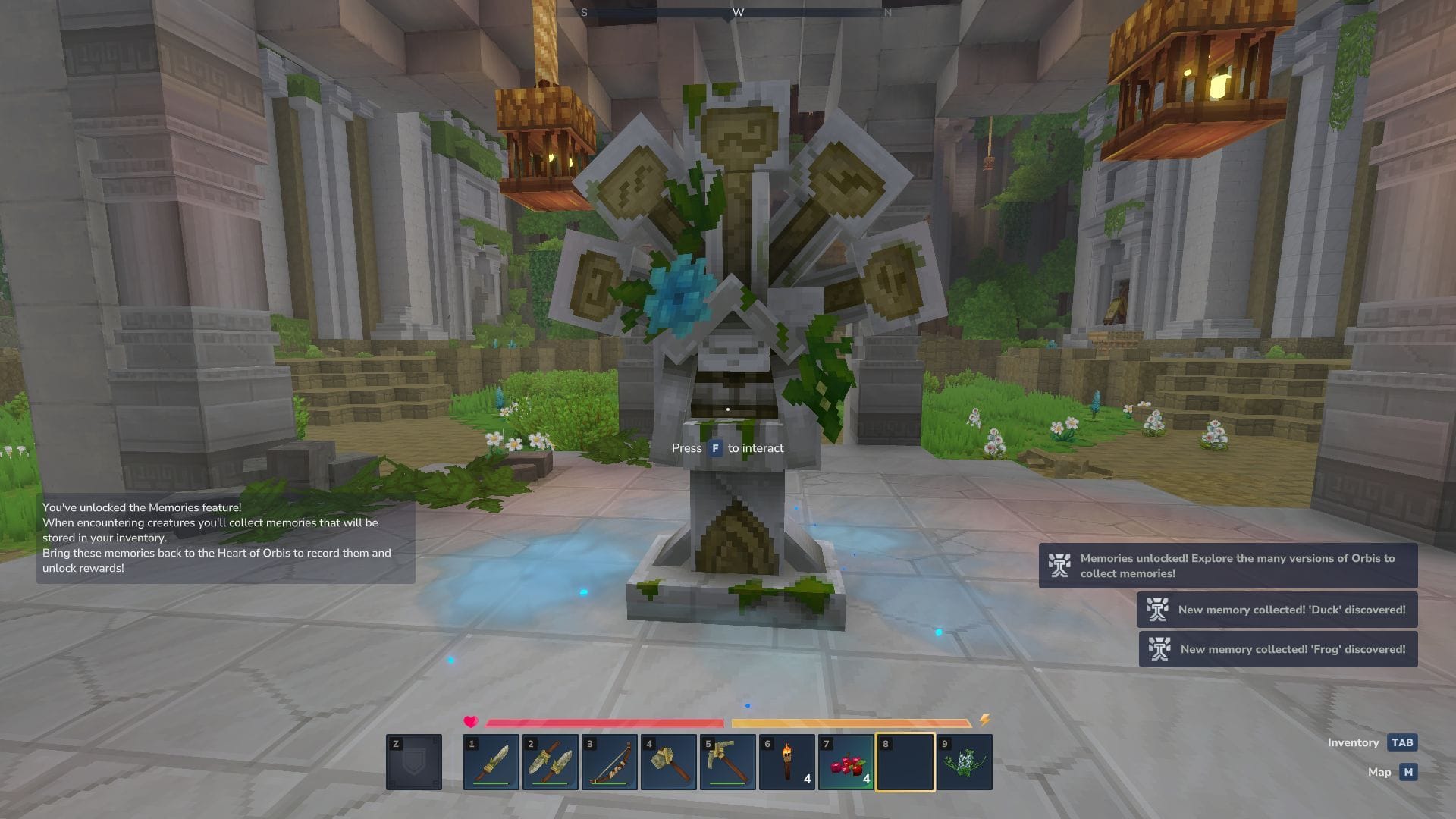
Task: Click the shield utility slot
Action: (x=414, y=762)
